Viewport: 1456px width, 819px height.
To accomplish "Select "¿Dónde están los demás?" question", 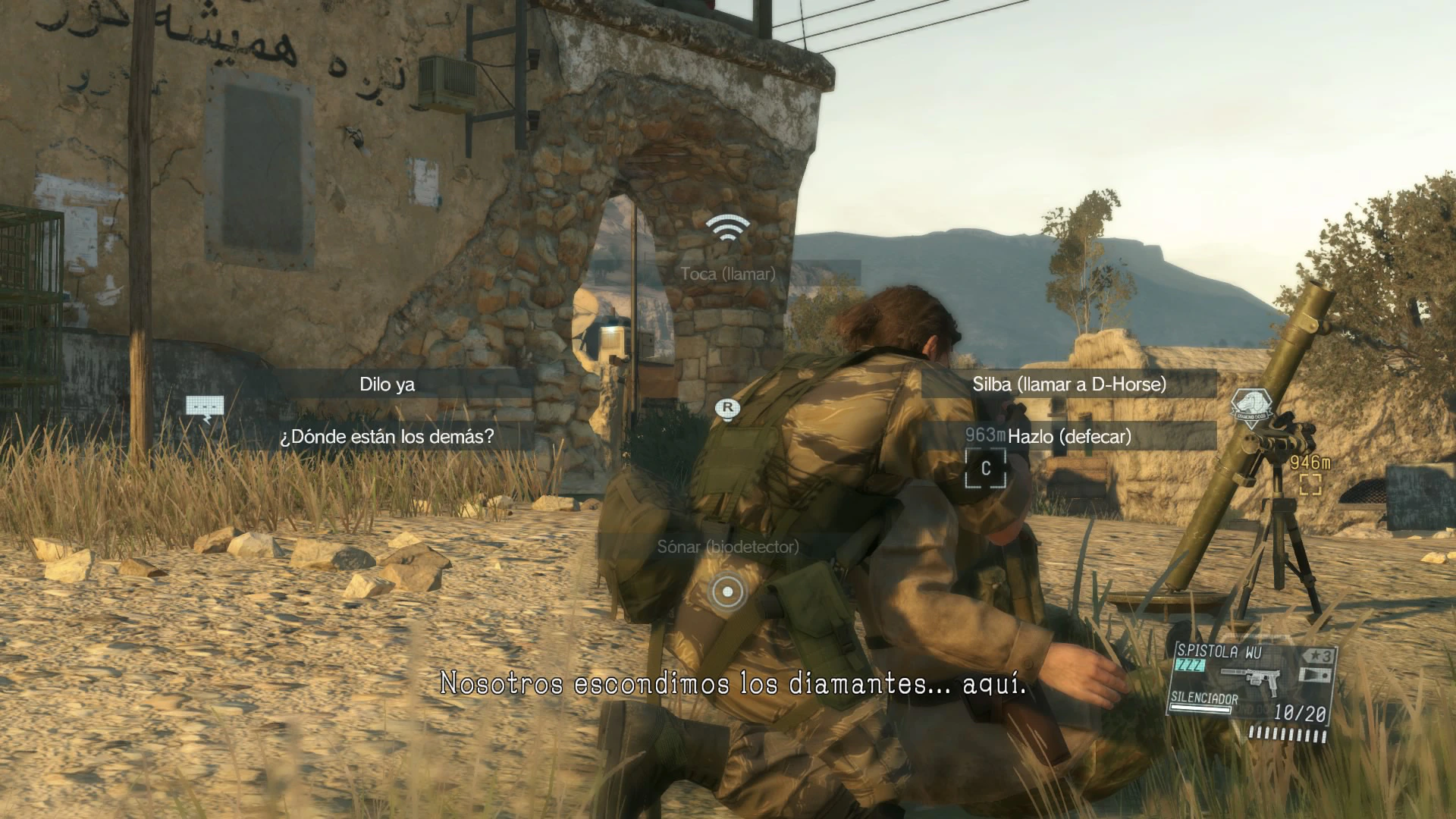I will pyautogui.click(x=387, y=437).
